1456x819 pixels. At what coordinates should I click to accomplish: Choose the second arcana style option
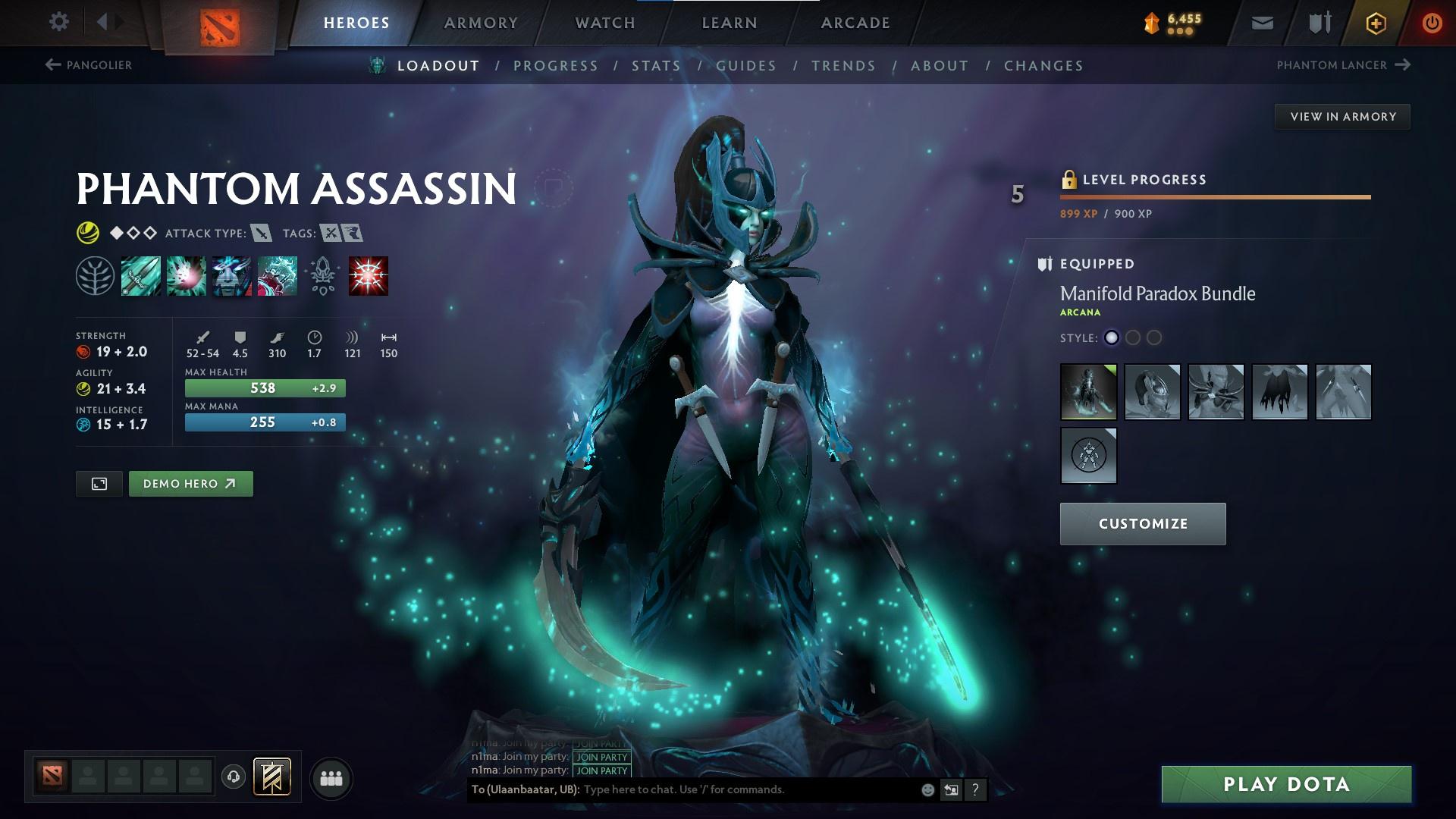pos(1132,338)
